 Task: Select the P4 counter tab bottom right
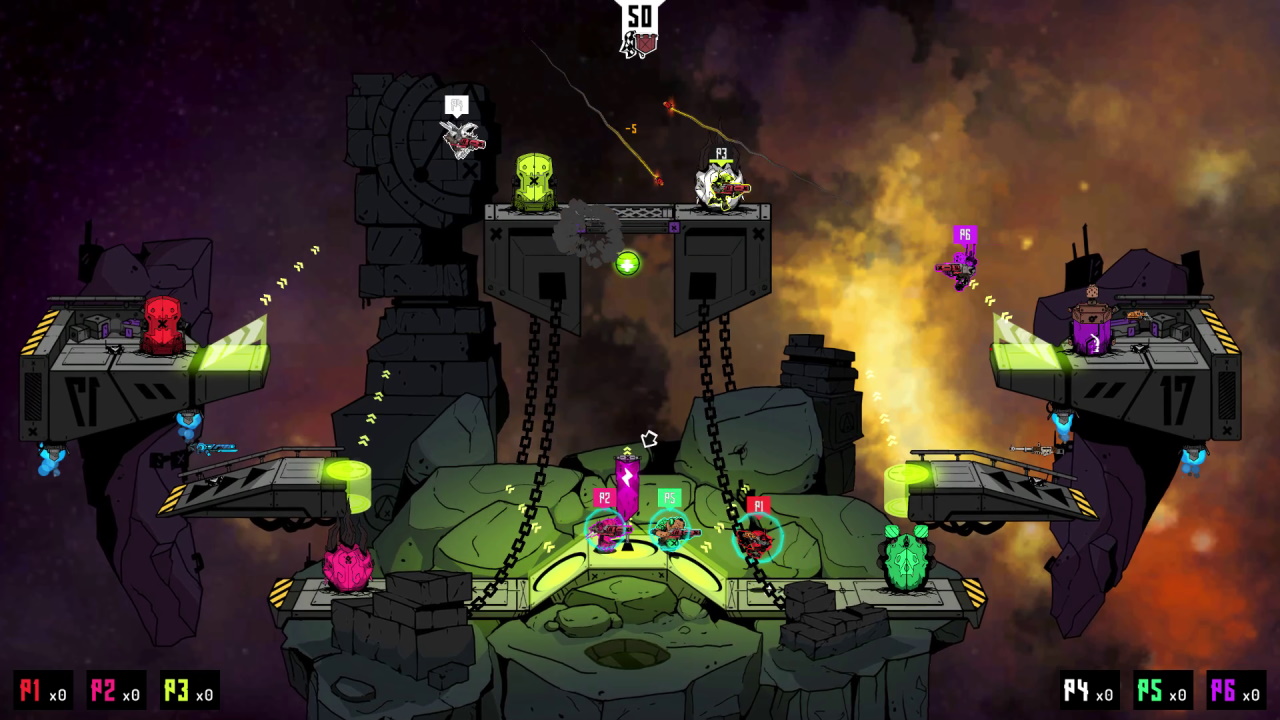point(1089,691)
